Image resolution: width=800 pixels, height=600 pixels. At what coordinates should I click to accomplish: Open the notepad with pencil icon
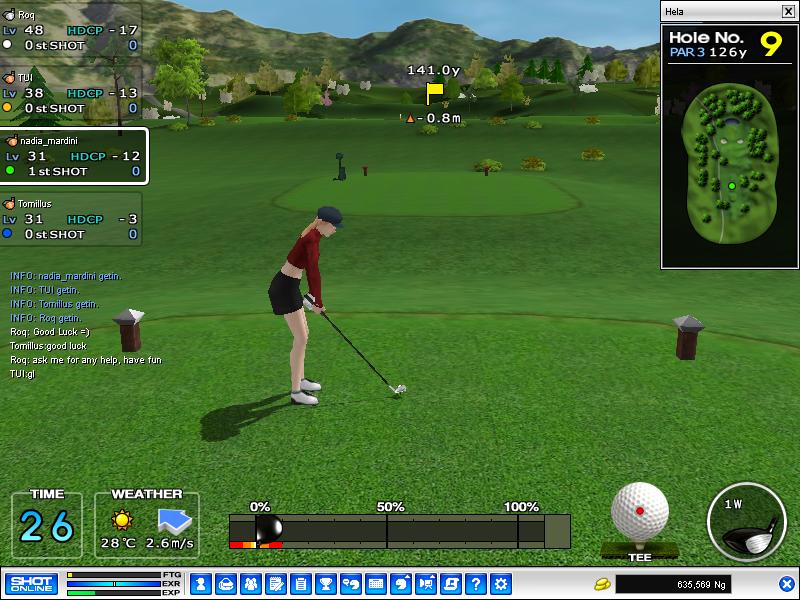coord(275,583)
